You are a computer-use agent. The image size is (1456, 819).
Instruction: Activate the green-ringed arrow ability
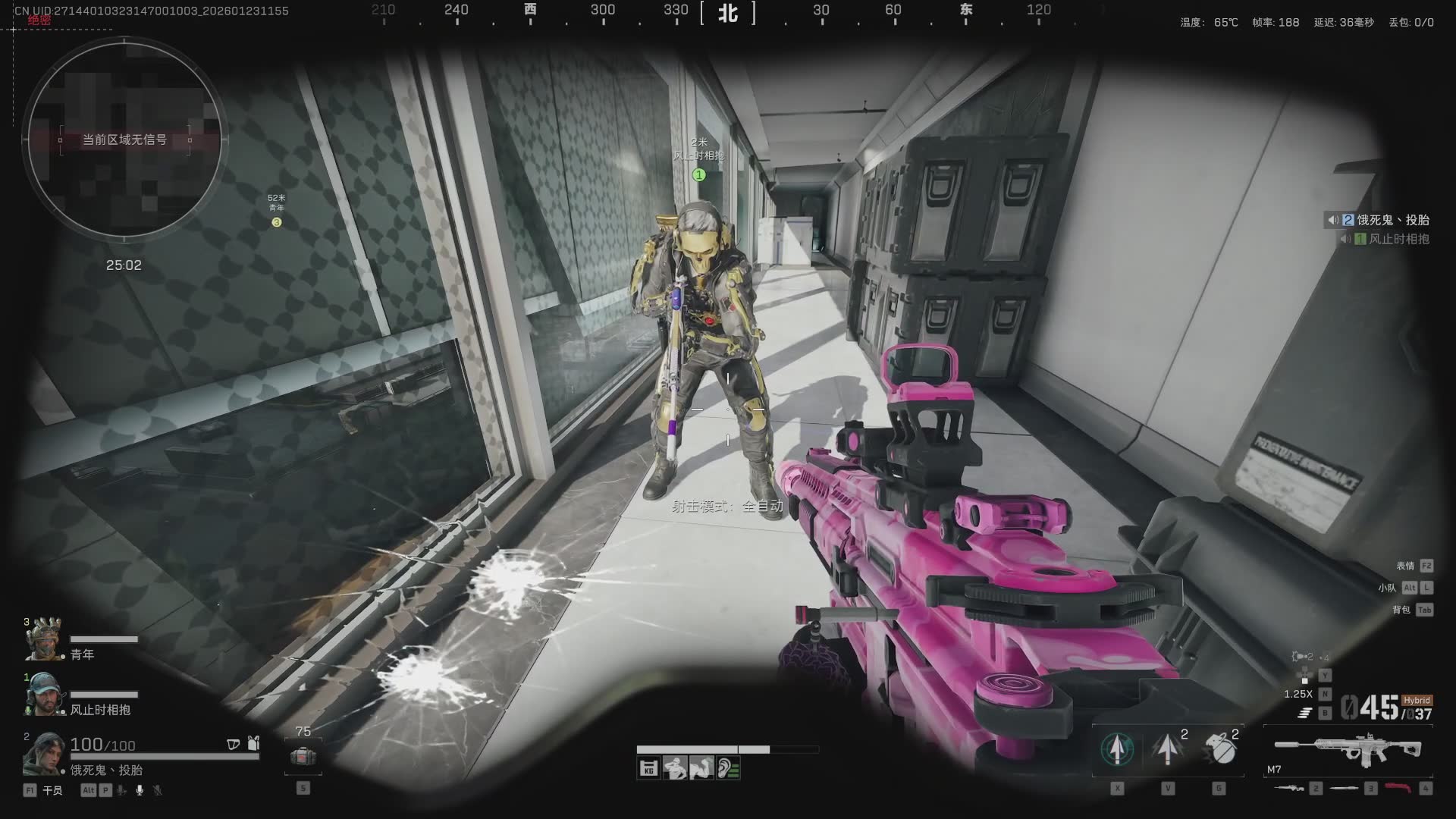pos(1117,749)
